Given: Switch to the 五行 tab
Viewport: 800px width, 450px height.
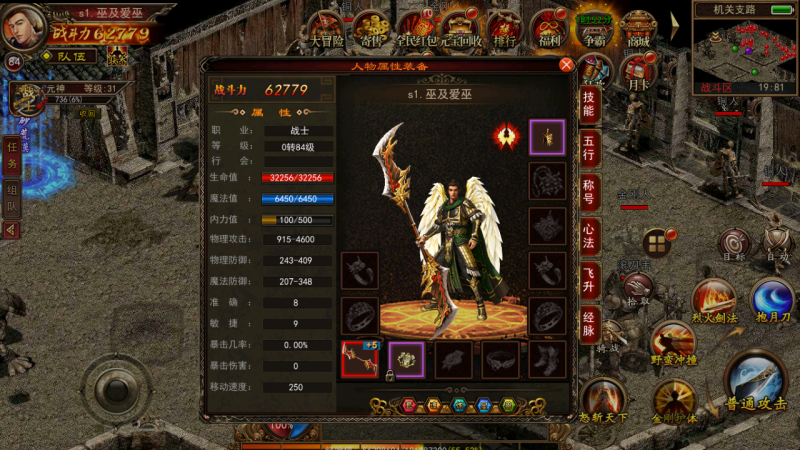Looking at the screenshot, I should [590, 145].
